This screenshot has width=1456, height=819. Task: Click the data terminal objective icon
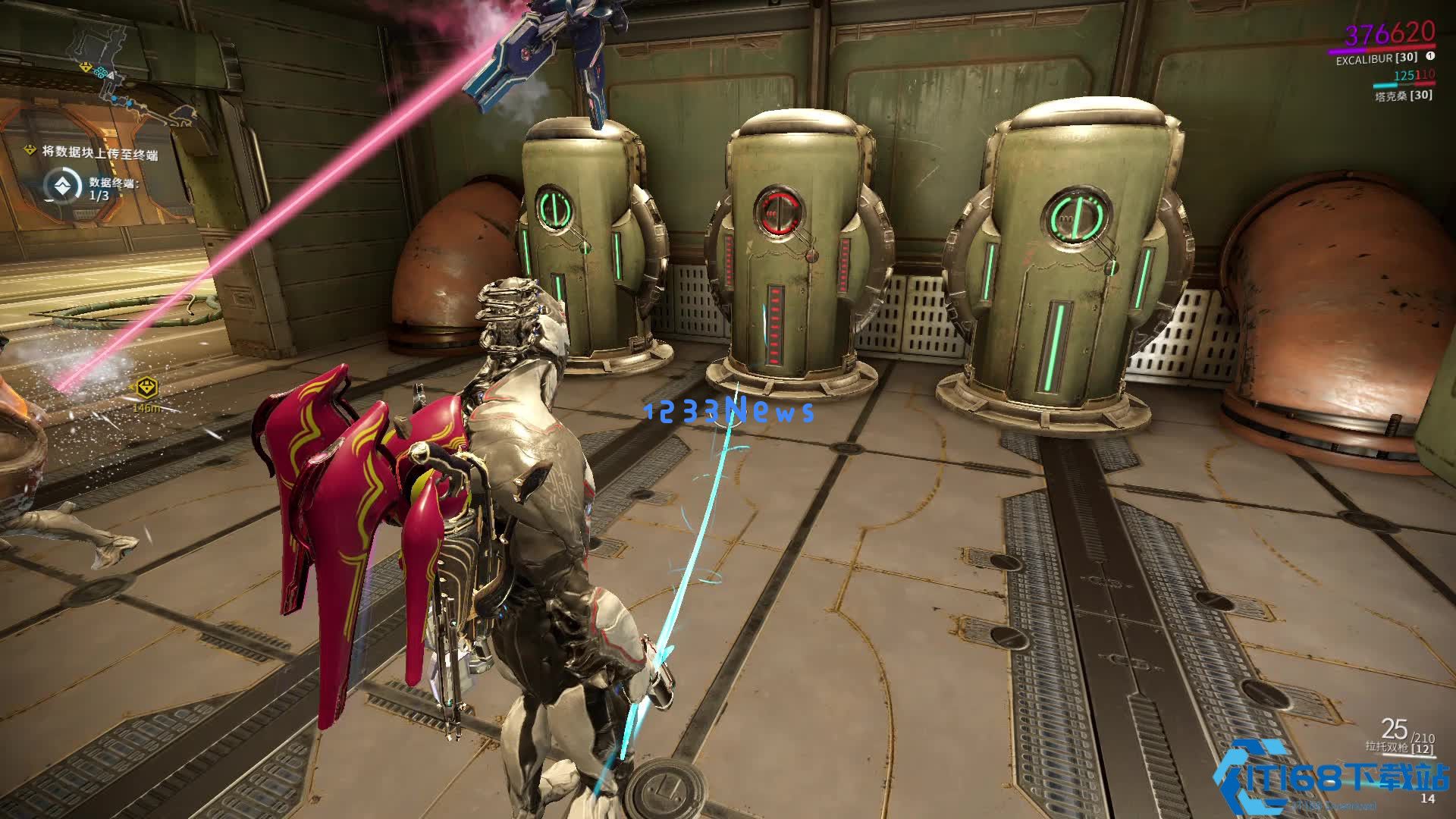click(x=58, y=185)
